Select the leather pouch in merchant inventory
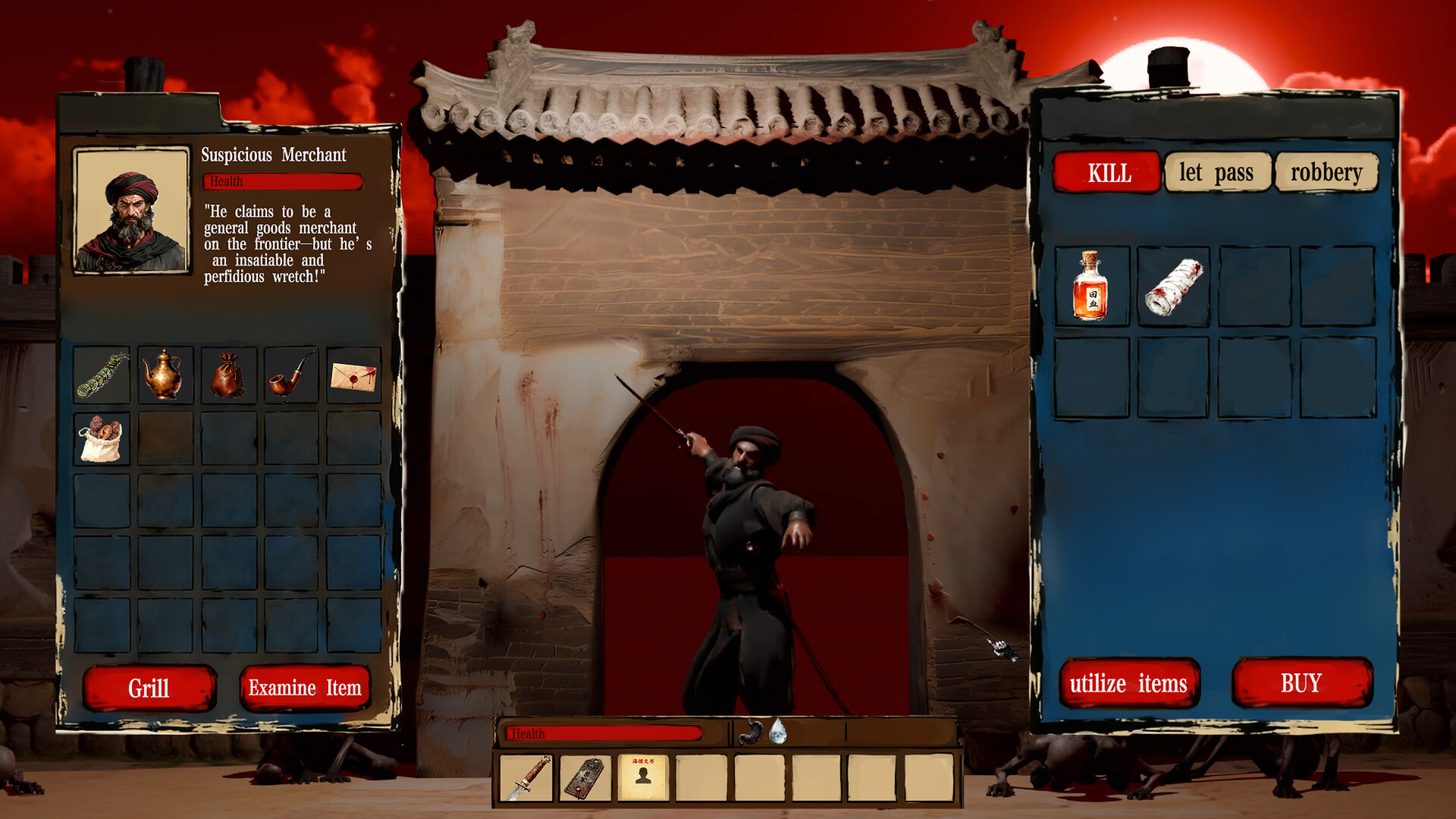This screenshot has width=1456, height=819. pyautogui.click(x=227, y=375)
